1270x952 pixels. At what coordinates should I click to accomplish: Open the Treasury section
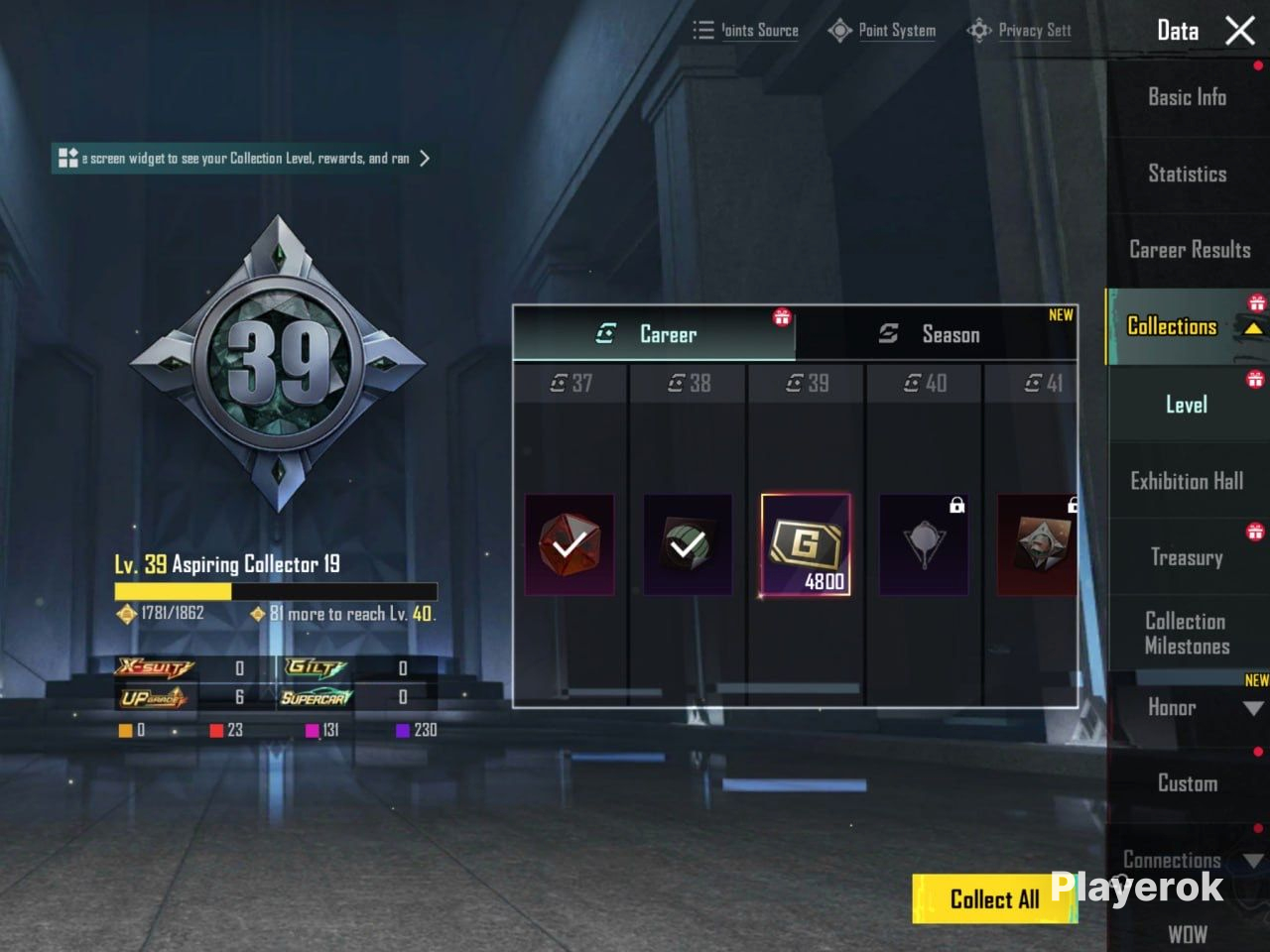1187,557
